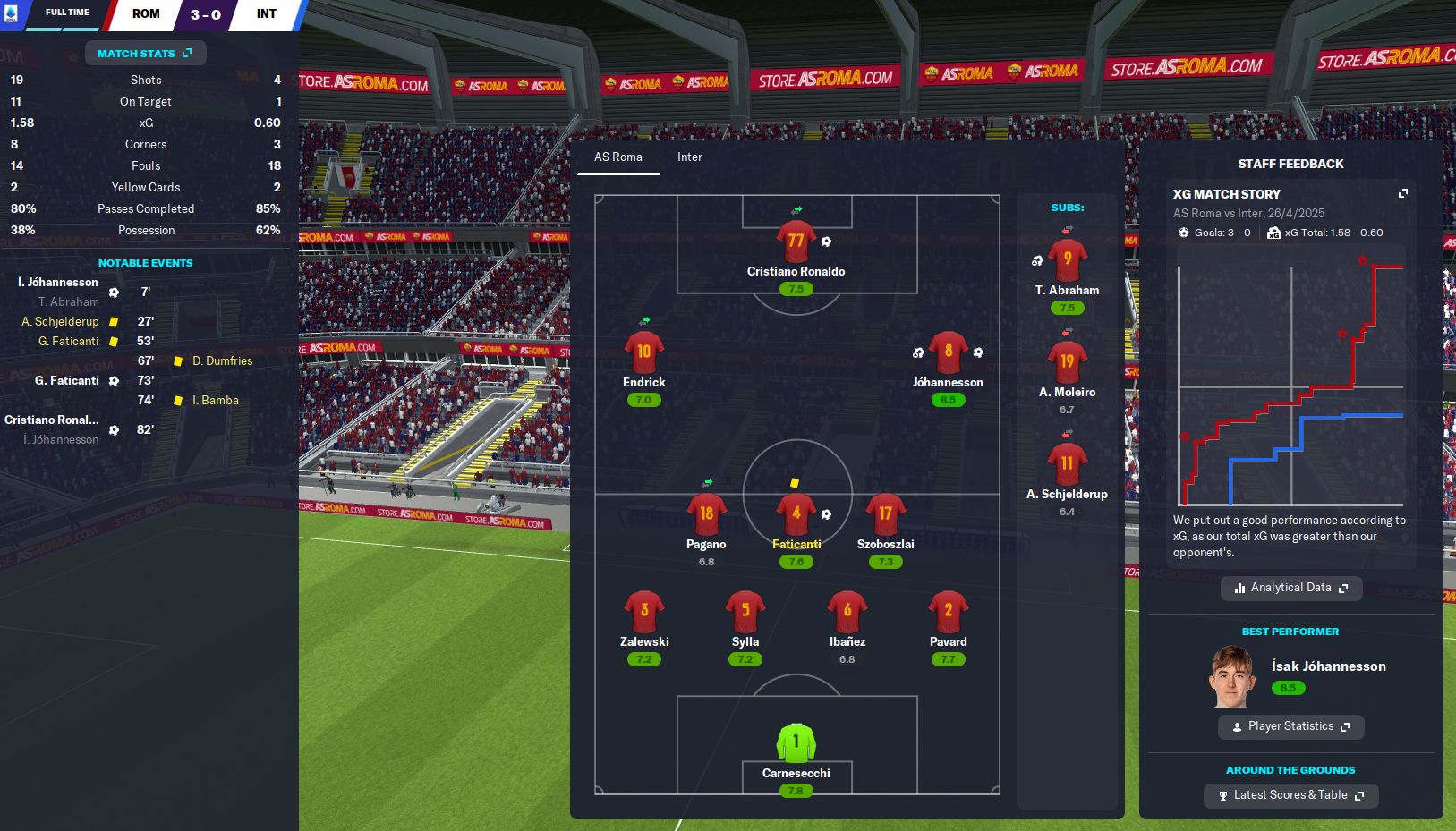Open Analytical Data

click(x=1290, y=588)
